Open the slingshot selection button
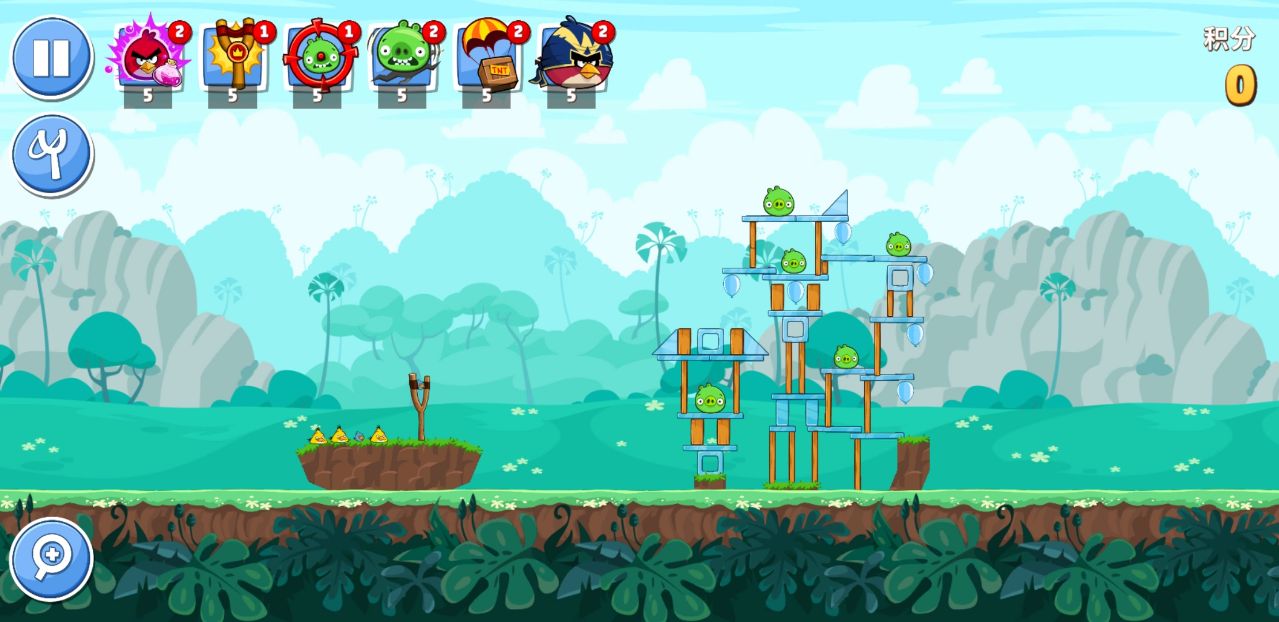The width and height of the screenshot is (1279, 622). [51, 155]
